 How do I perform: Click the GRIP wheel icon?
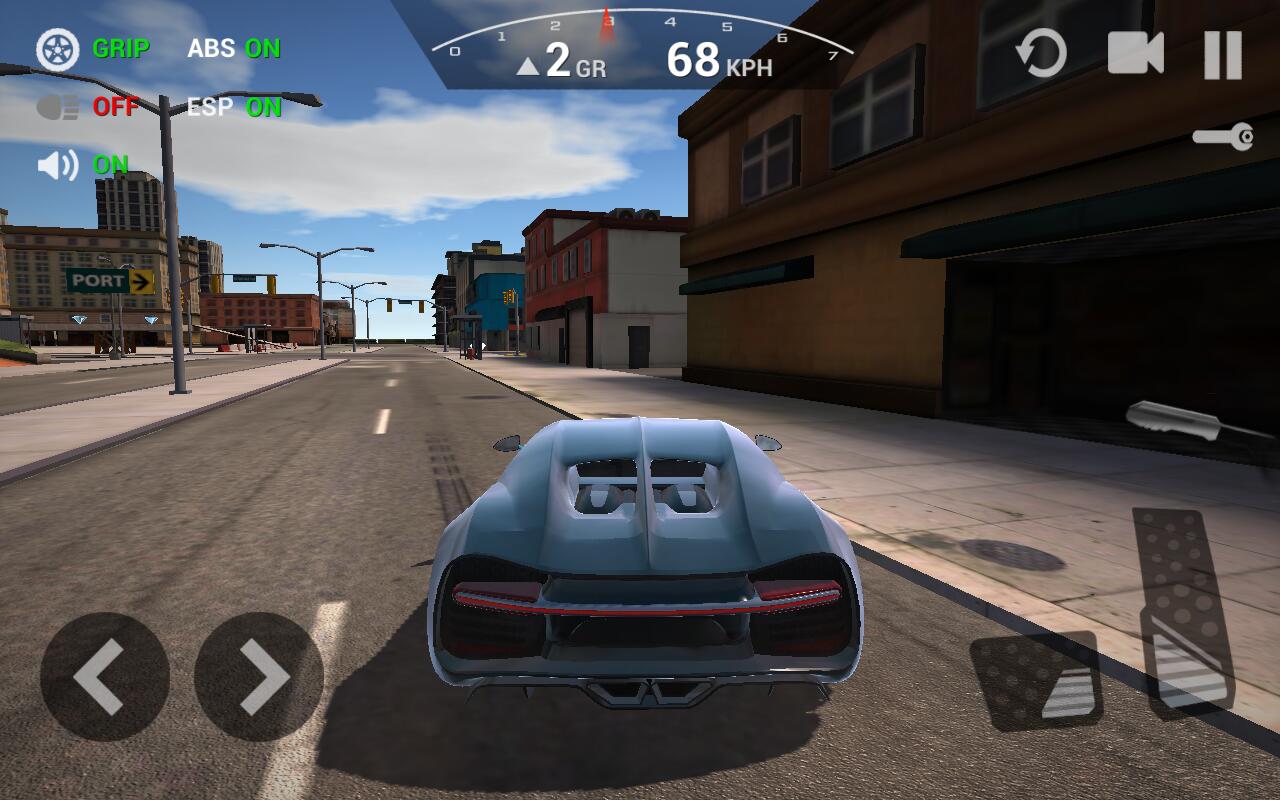tap(58, 50)
